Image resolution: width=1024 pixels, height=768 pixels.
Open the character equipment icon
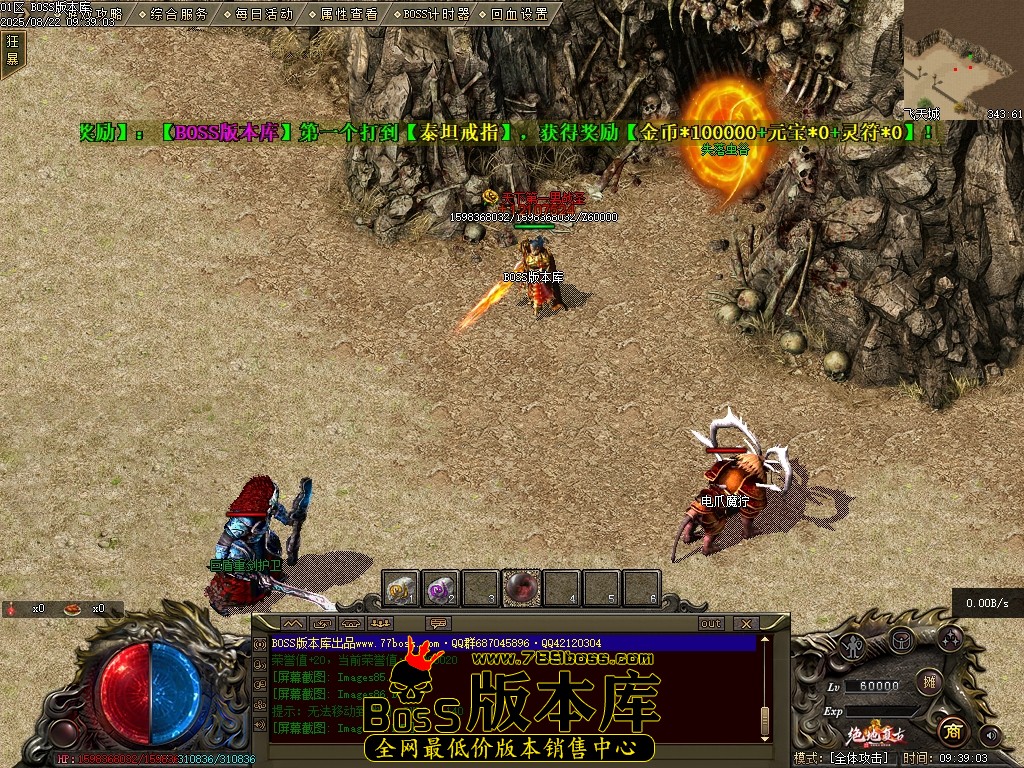coord(853,645)
